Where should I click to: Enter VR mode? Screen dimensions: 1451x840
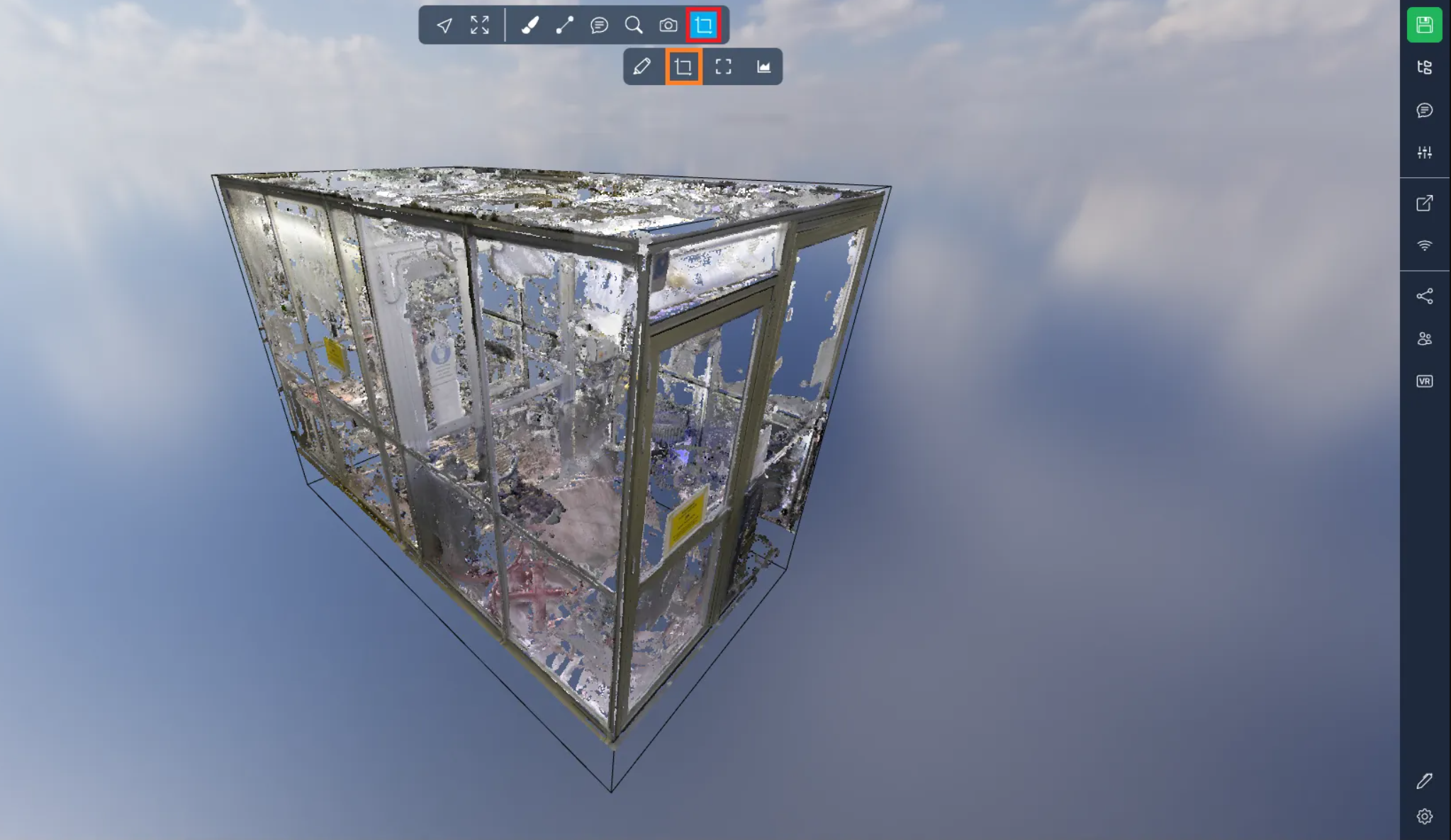[x=1424, y=381]
